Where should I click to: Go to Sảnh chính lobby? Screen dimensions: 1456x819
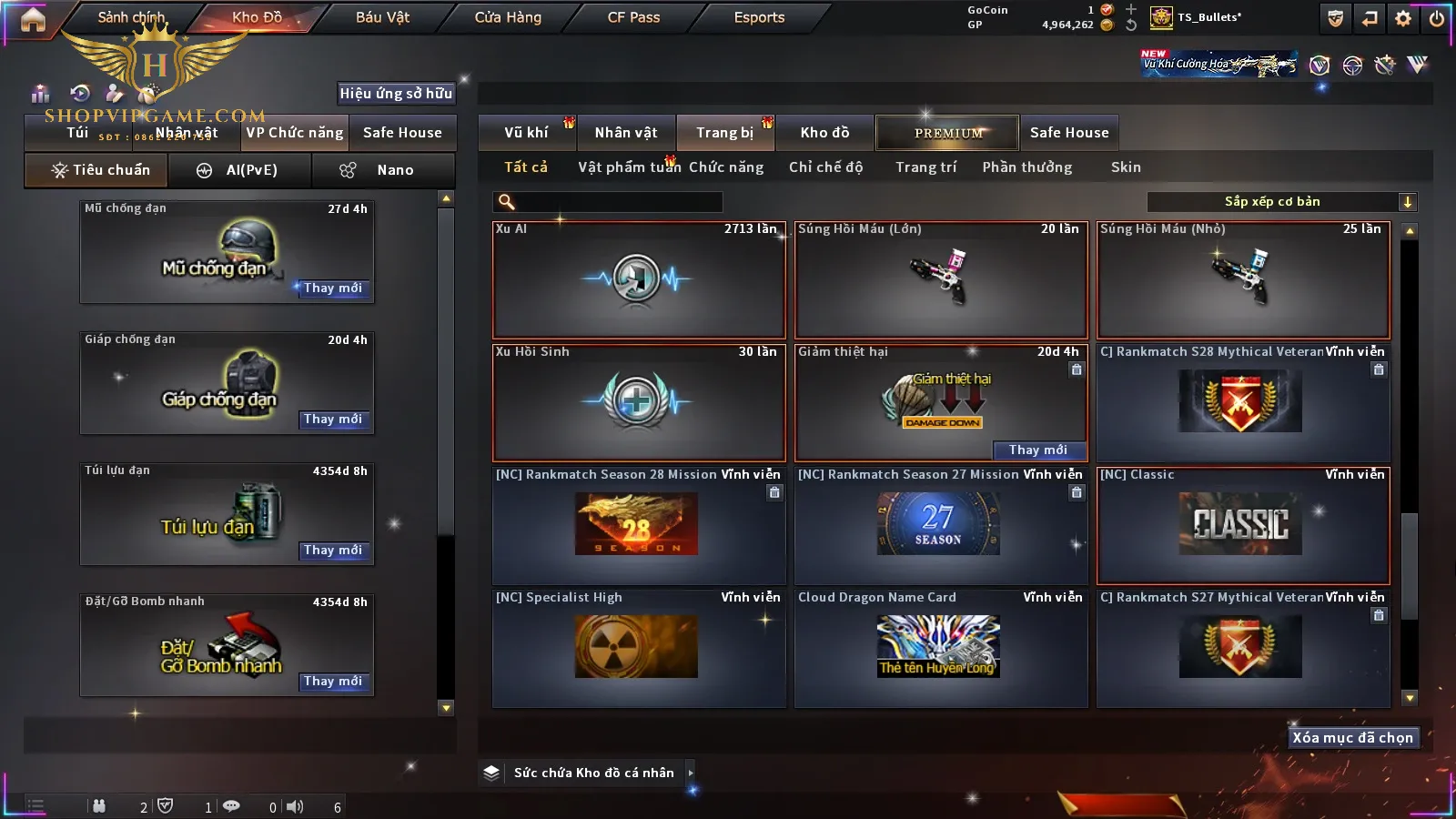point(131,17)
